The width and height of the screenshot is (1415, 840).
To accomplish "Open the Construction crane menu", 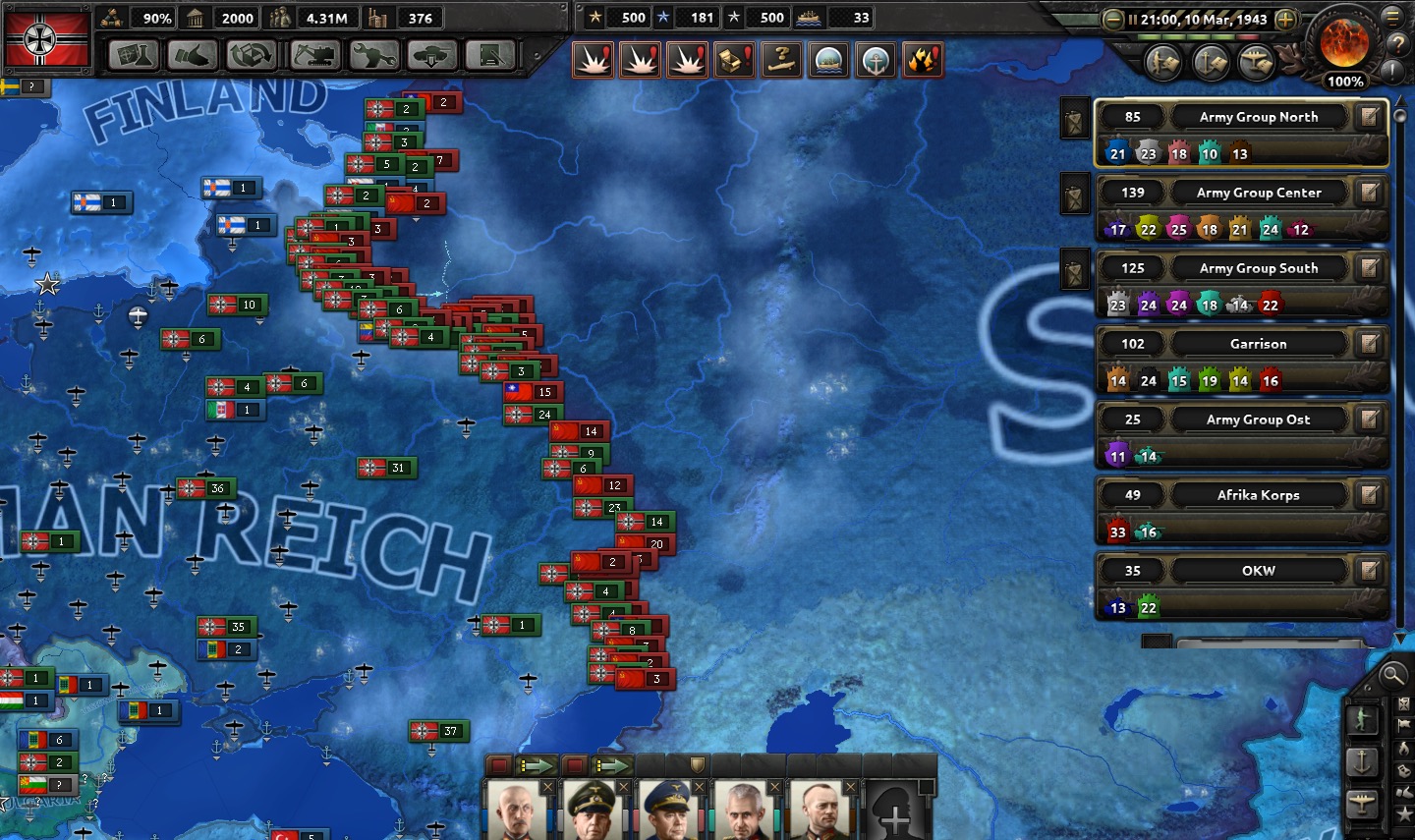I will pos(313,56).
